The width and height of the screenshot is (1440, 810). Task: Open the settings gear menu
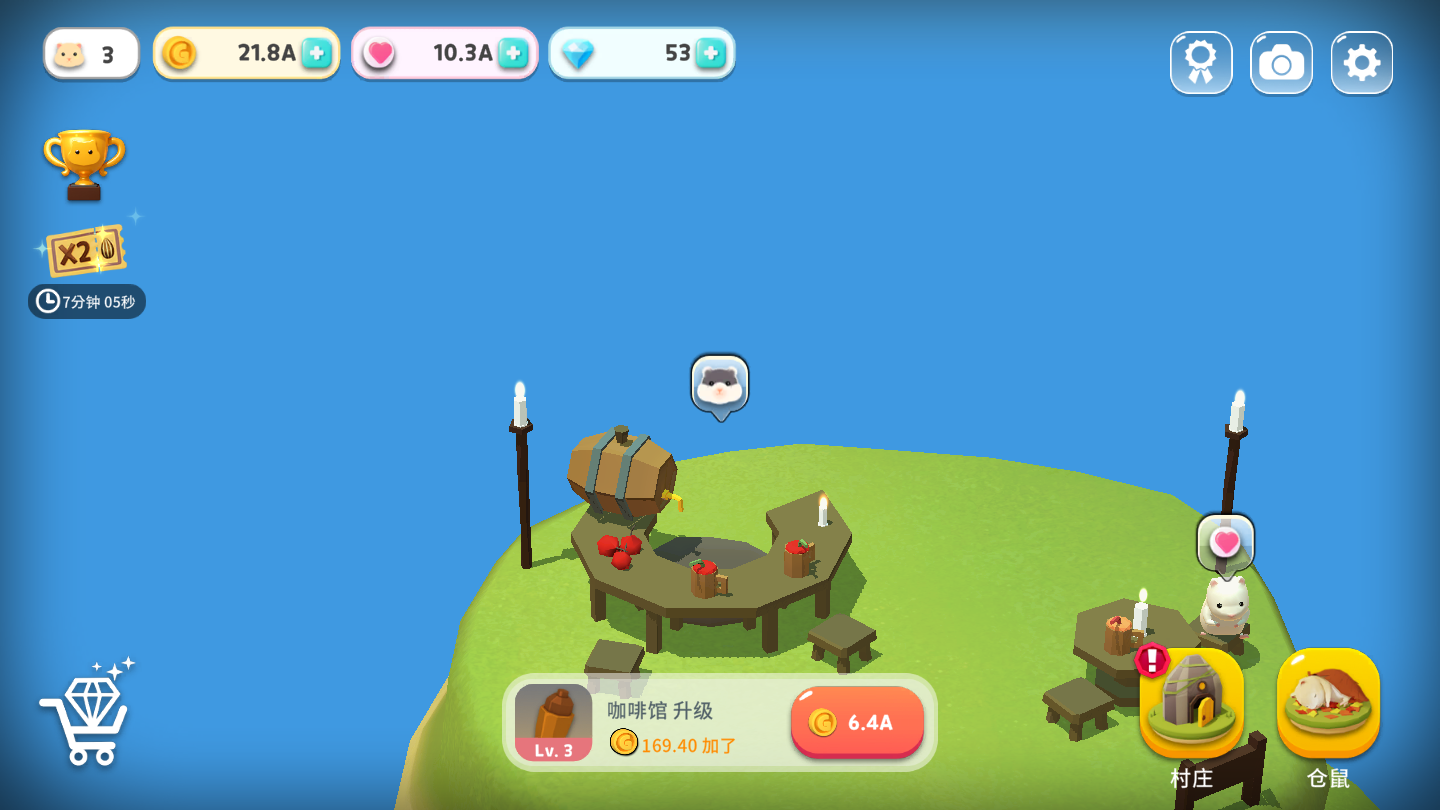click(x=1361, y=63)
